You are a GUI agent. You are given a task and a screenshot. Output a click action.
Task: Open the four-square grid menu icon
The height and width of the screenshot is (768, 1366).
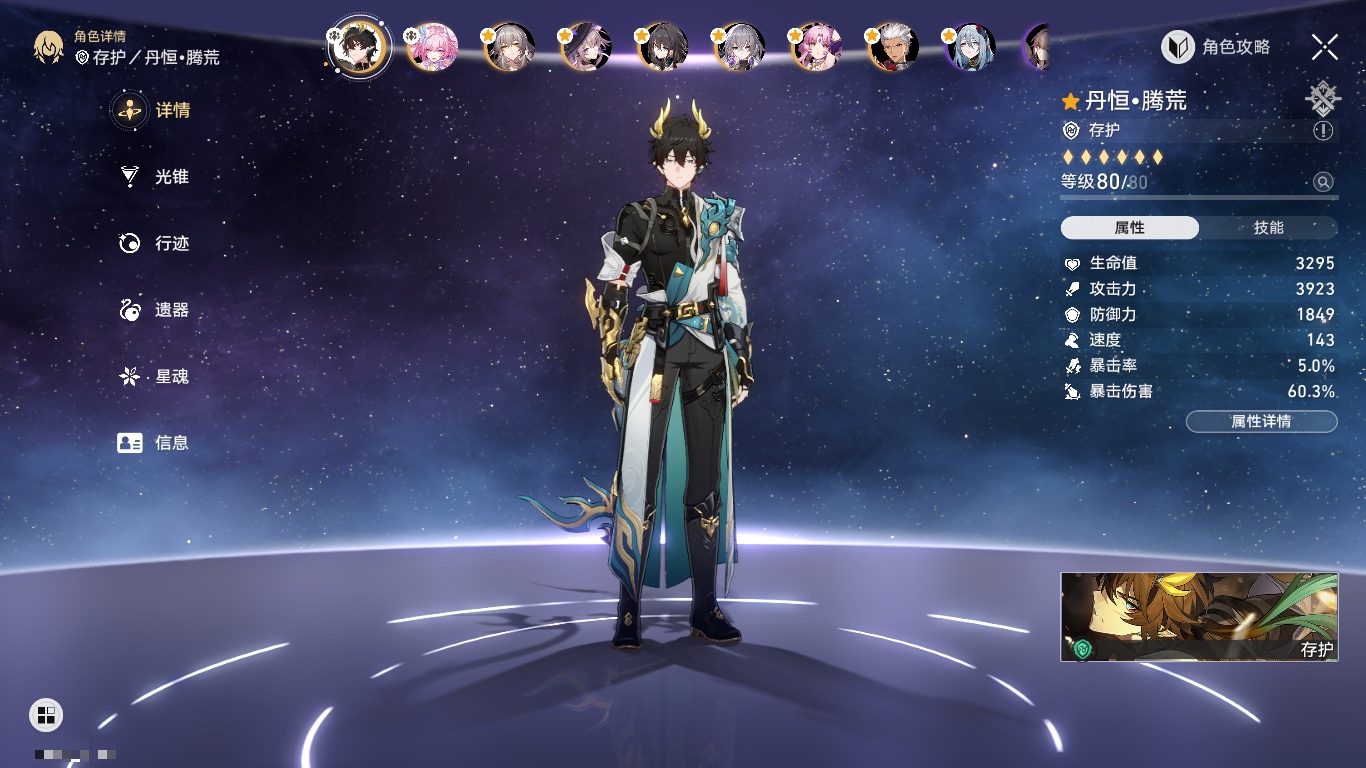tap(46, 714)
